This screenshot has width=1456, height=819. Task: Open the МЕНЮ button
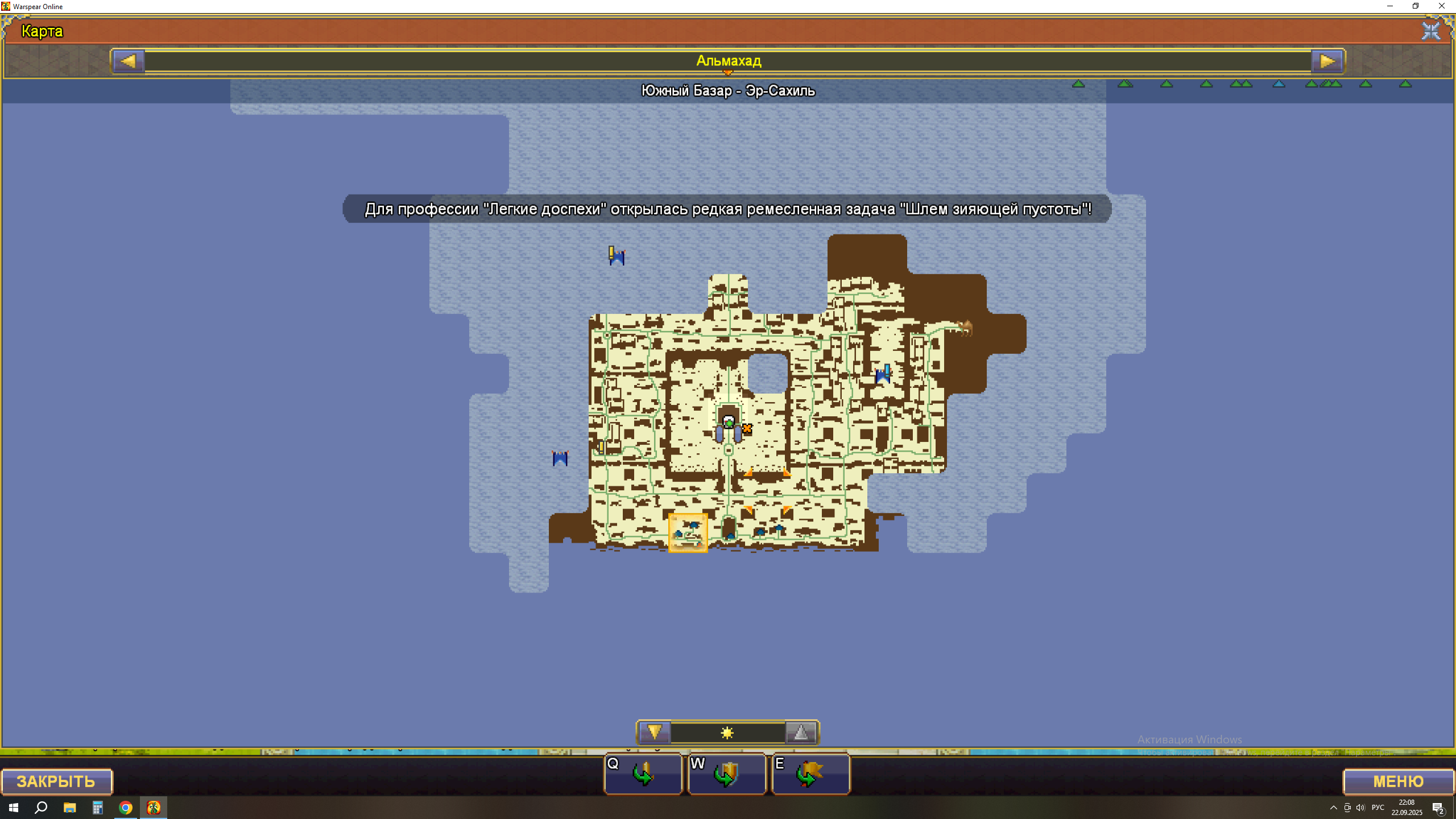[x=1398, y=781]
